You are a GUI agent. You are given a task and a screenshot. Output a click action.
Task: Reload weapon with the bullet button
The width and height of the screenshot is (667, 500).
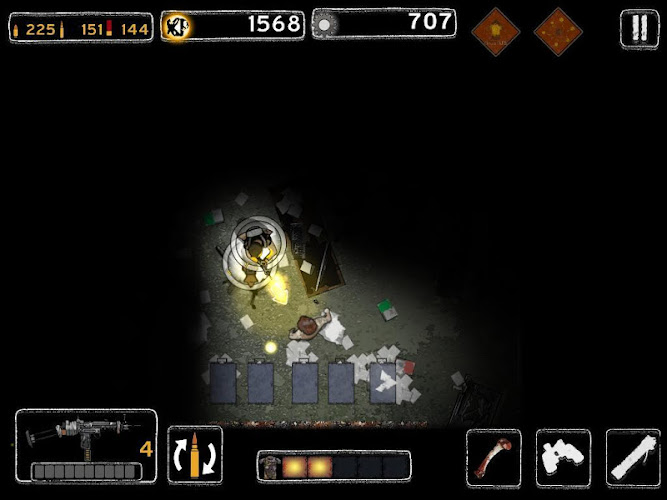click(x=195, y=455)
